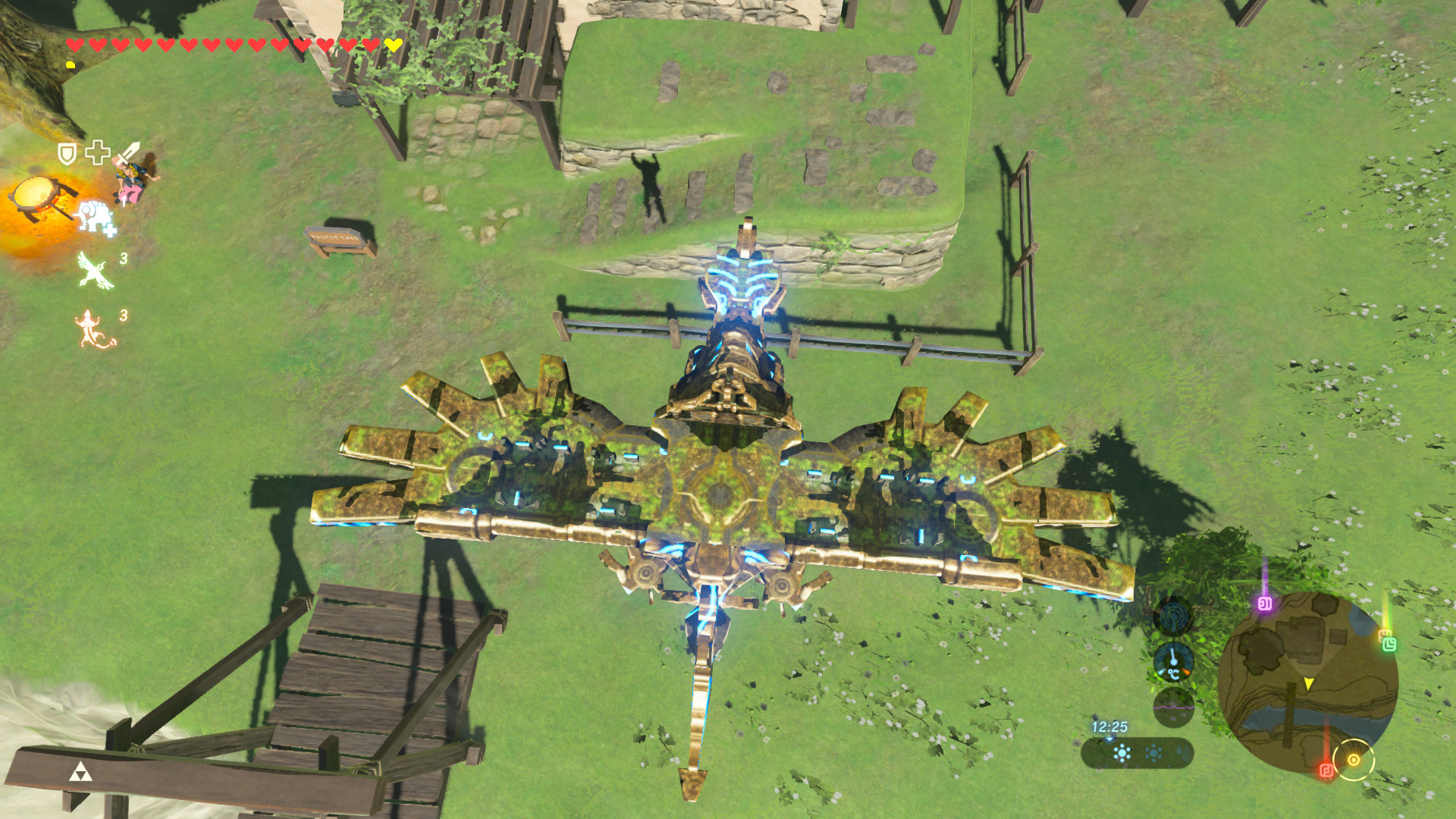Click the yellow destination ring on the minimap
Image resolution: width=1456 pixels, height=819 pixels.
(1354, 760)
